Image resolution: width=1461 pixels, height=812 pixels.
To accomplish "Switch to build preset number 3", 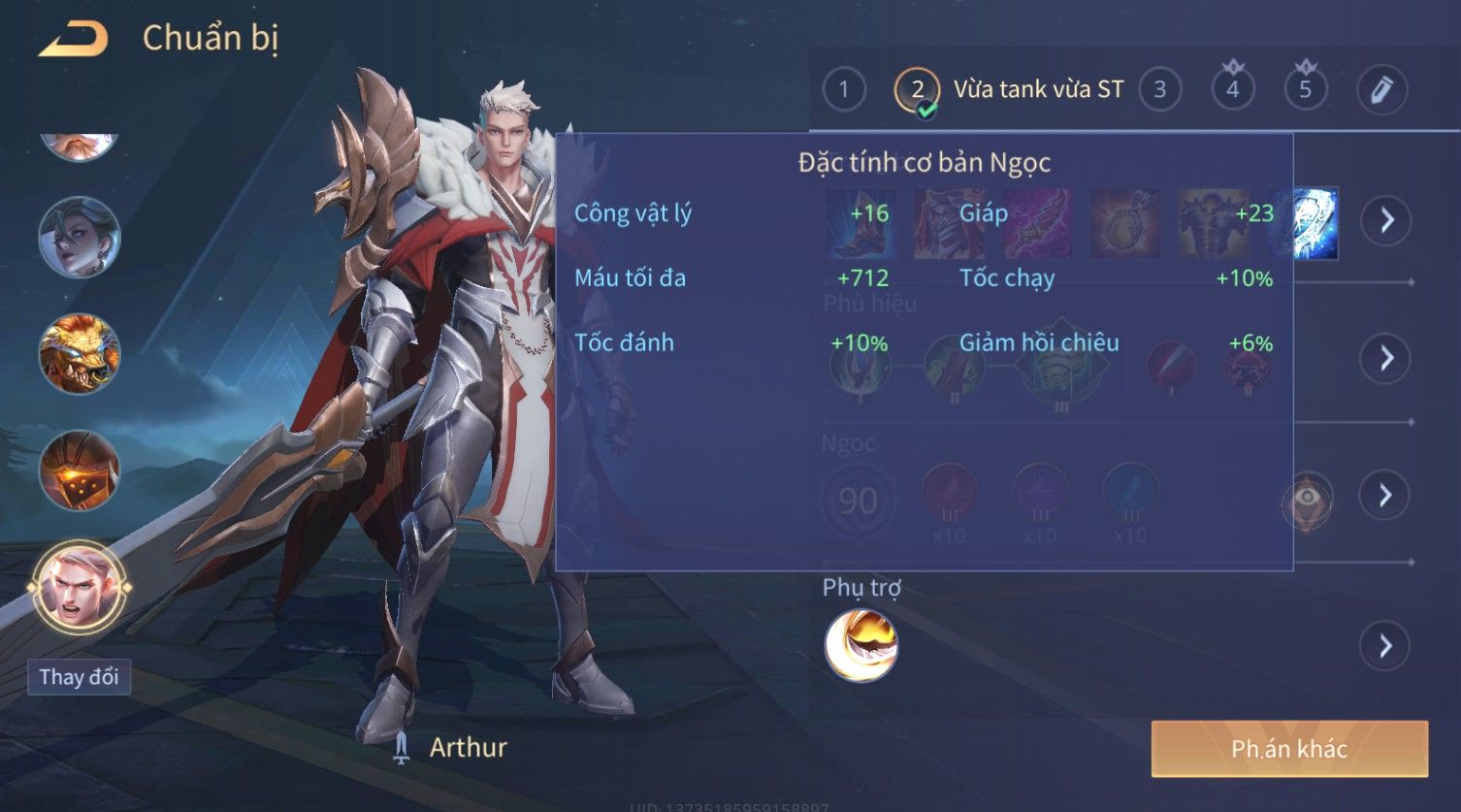I will 1159,90.
